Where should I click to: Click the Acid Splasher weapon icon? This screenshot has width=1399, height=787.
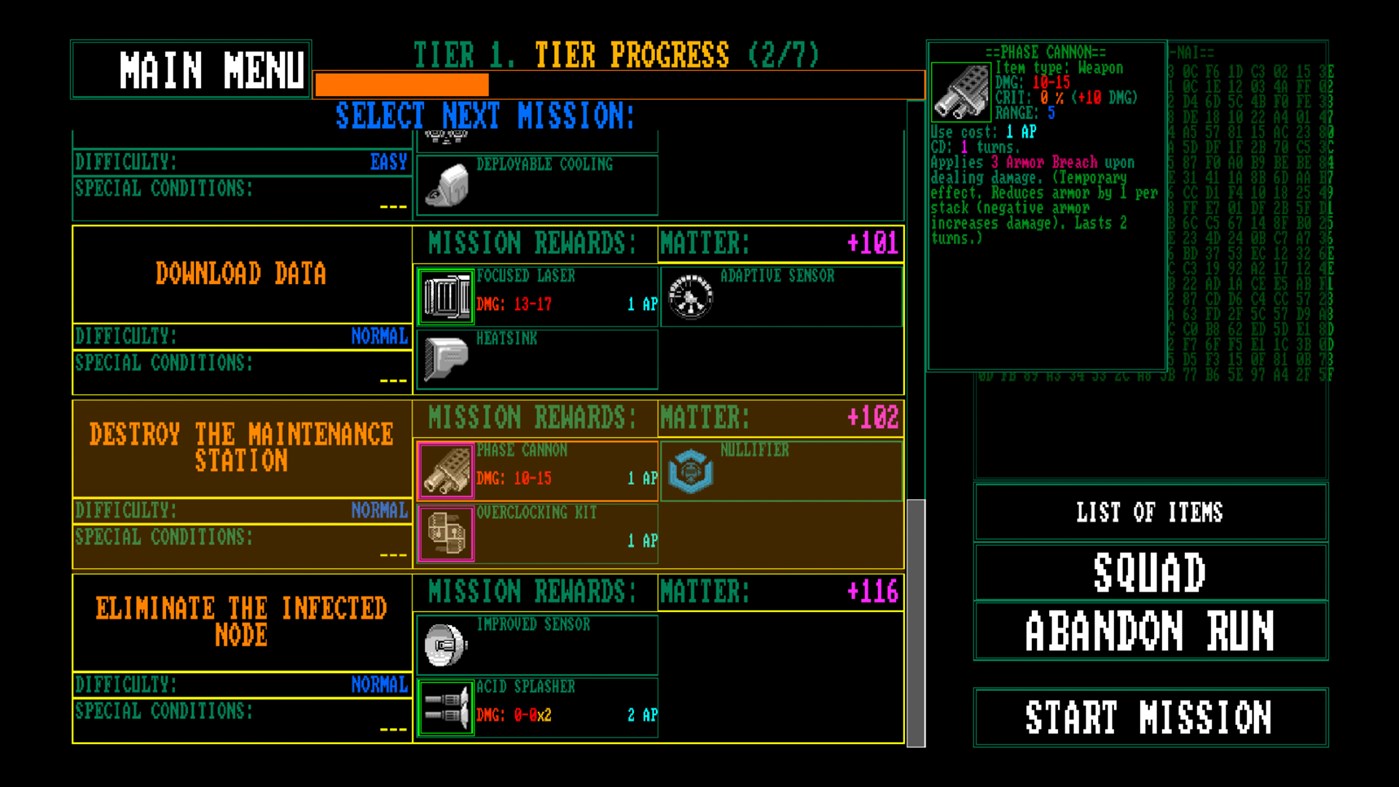click(x=445, y=708)
